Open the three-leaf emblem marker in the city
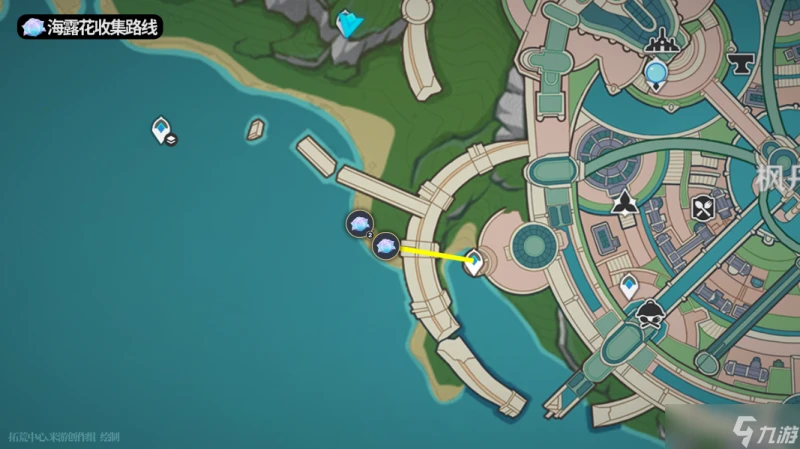This screenshot has width=800, height=449. coord(625,204)
